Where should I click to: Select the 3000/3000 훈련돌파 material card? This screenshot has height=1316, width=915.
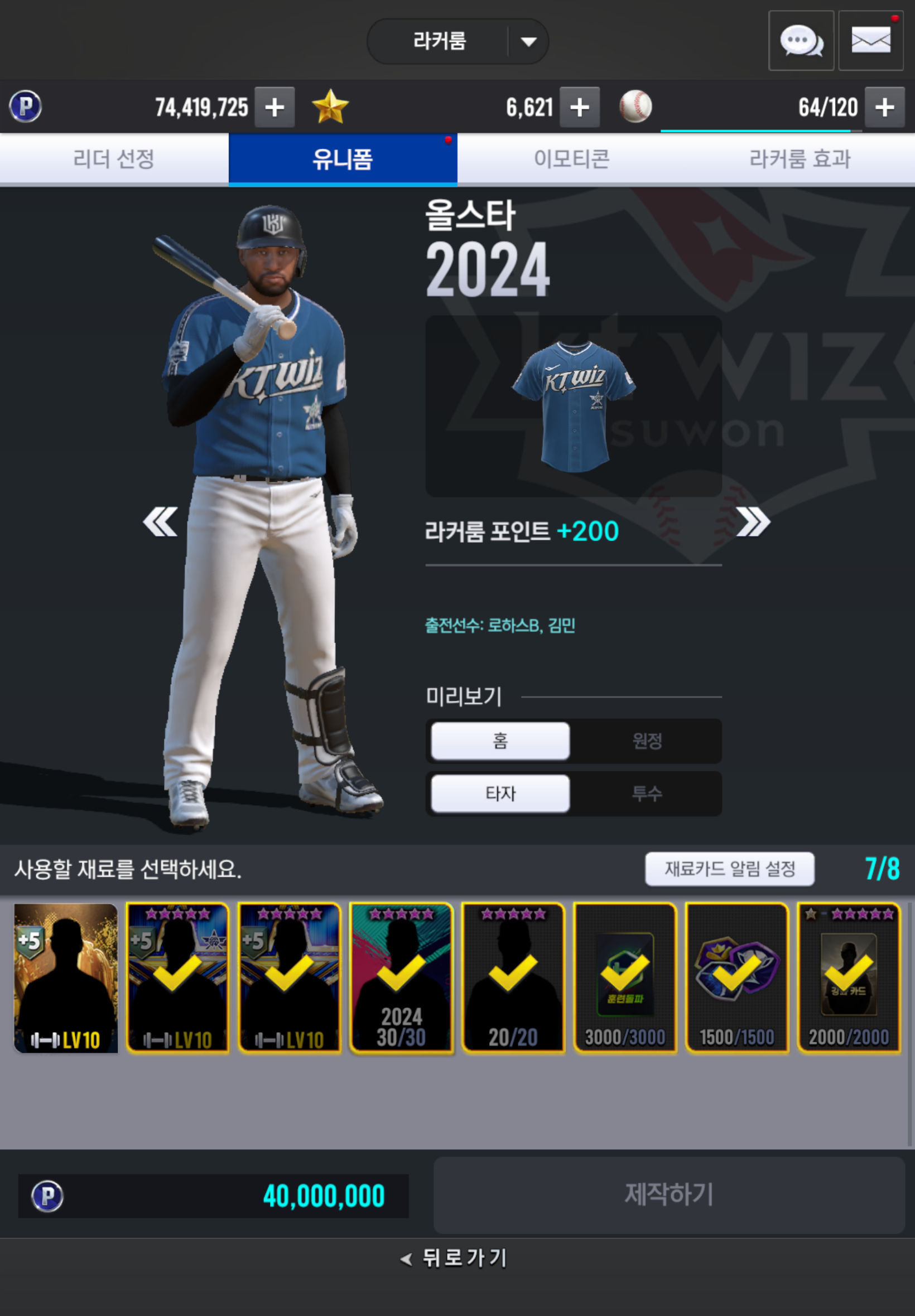(x=625, y=978)
